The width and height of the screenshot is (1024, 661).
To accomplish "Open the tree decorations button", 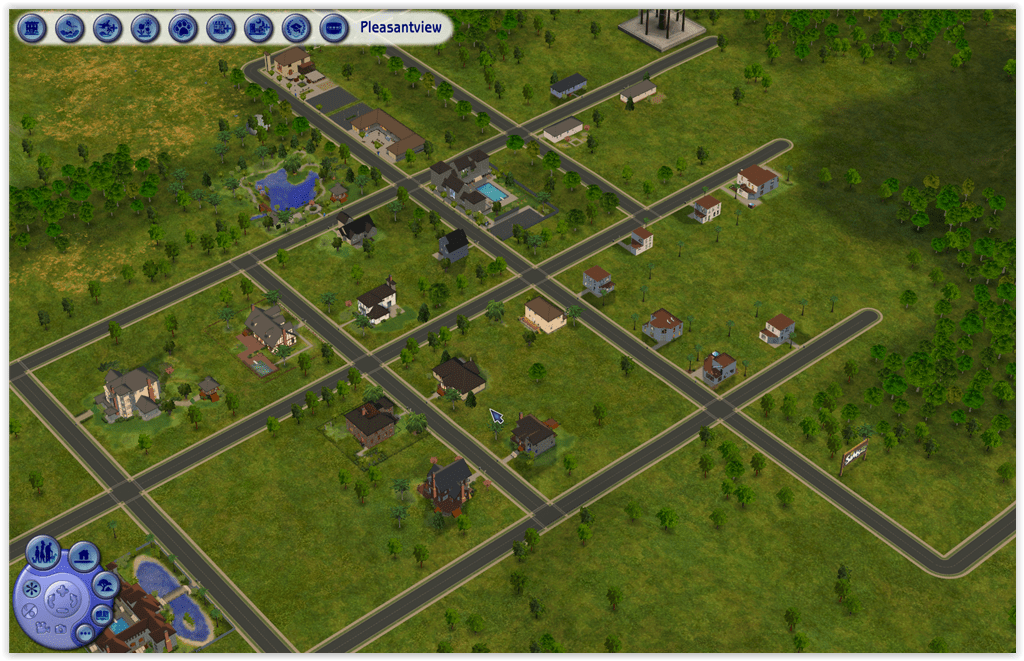I will (x=105, y=583).
